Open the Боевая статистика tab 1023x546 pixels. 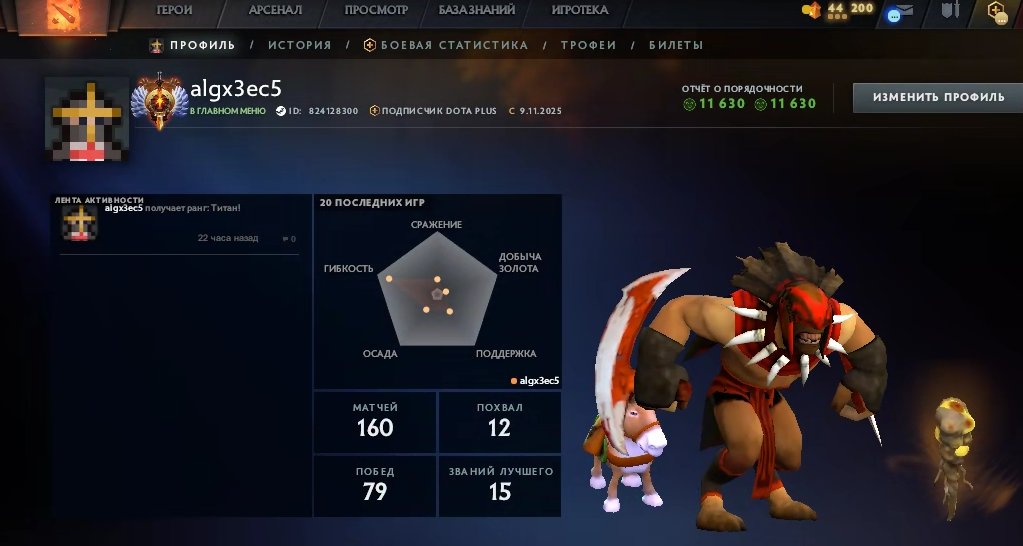point(445,45)
